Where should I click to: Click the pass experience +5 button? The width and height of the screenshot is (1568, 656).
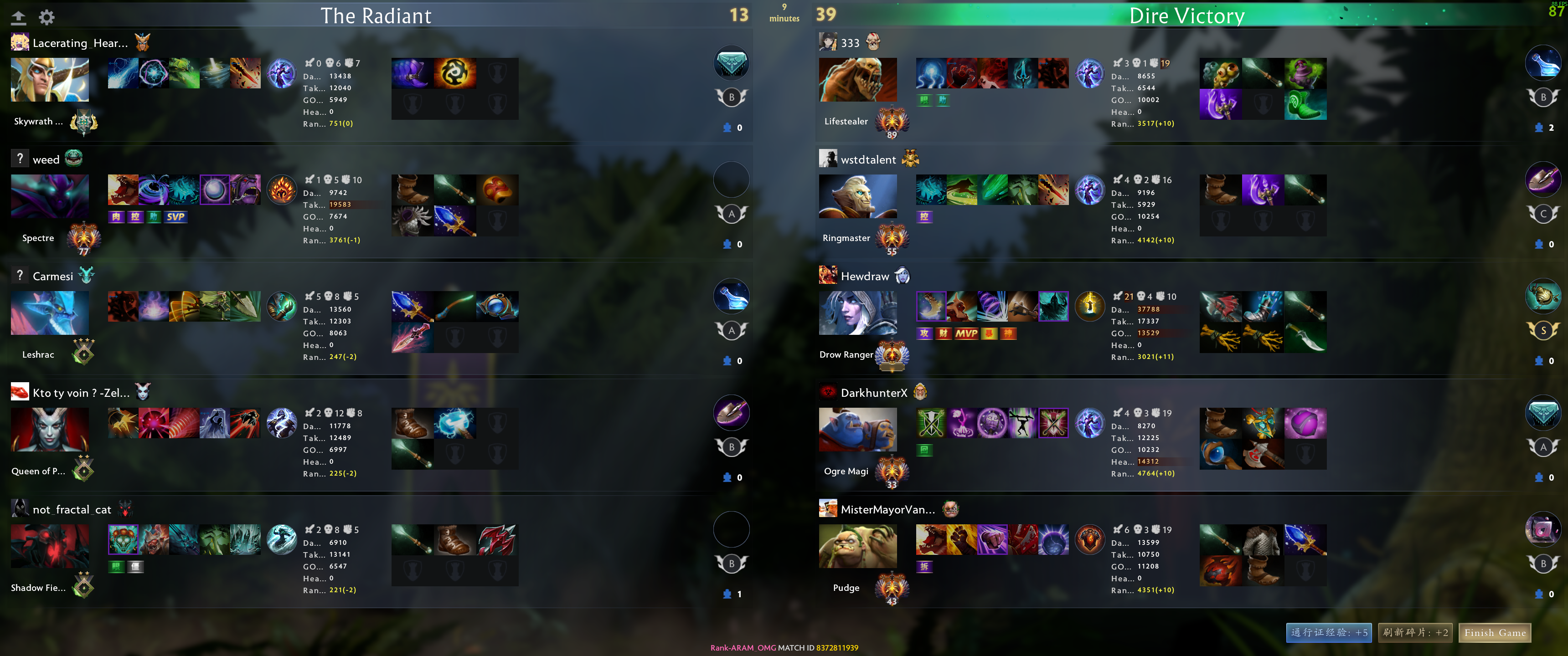click(x=1329, y=633)
